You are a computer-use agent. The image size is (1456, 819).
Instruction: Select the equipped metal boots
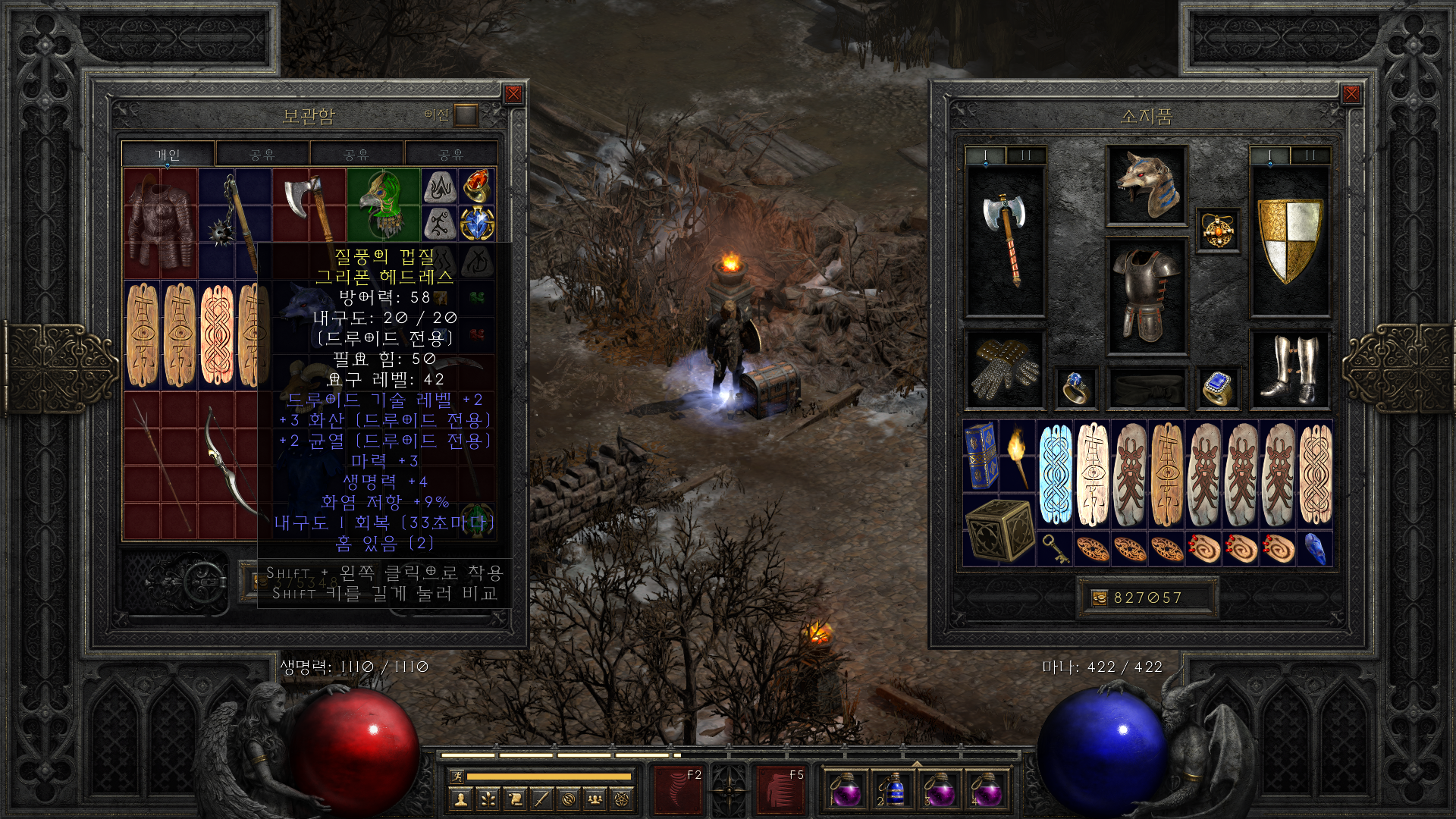point(1289,369)
